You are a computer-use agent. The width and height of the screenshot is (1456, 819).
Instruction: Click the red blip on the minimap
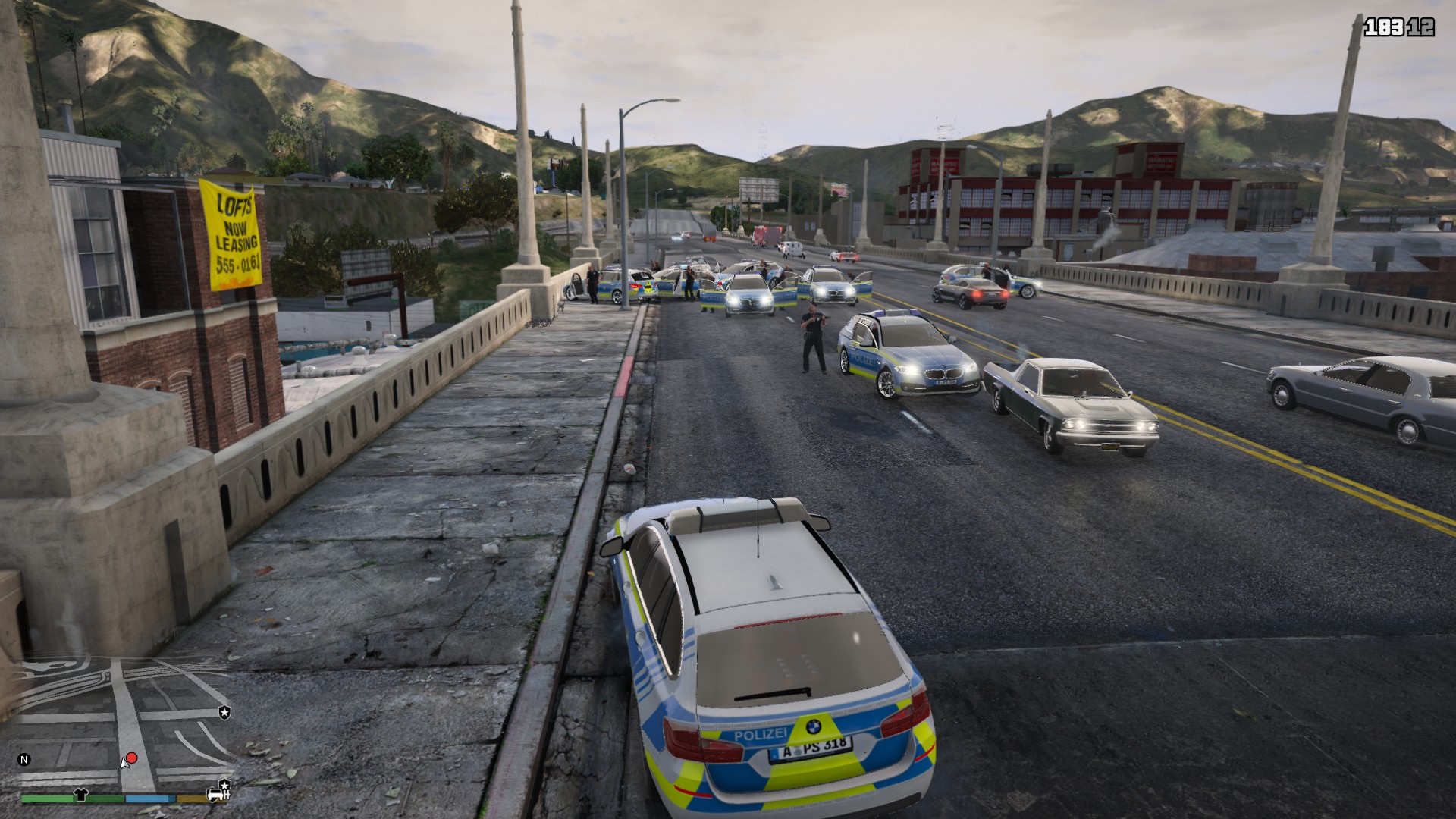click(132, 758)
